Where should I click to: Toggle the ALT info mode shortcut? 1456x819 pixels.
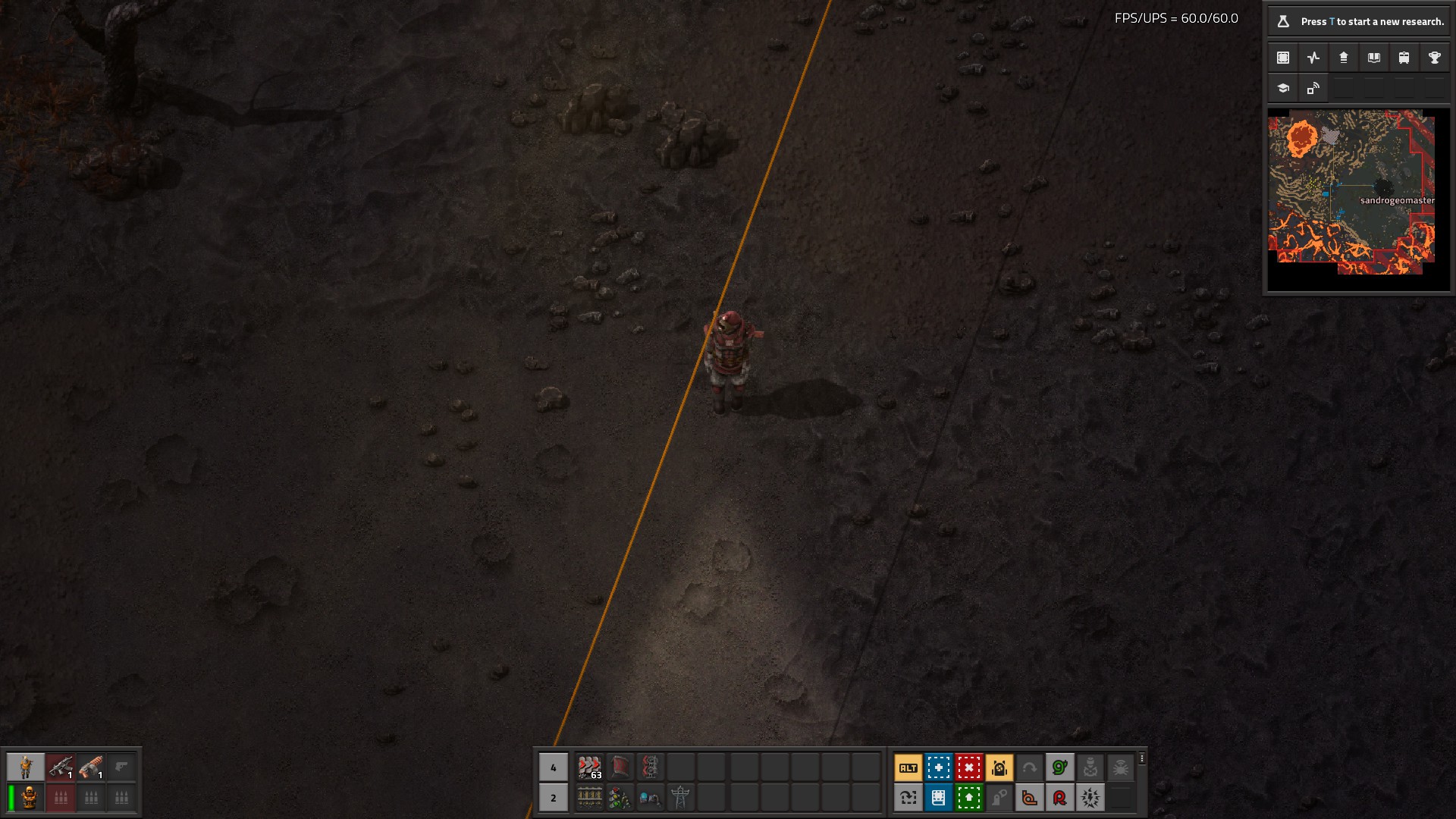[x=908, y=767]
